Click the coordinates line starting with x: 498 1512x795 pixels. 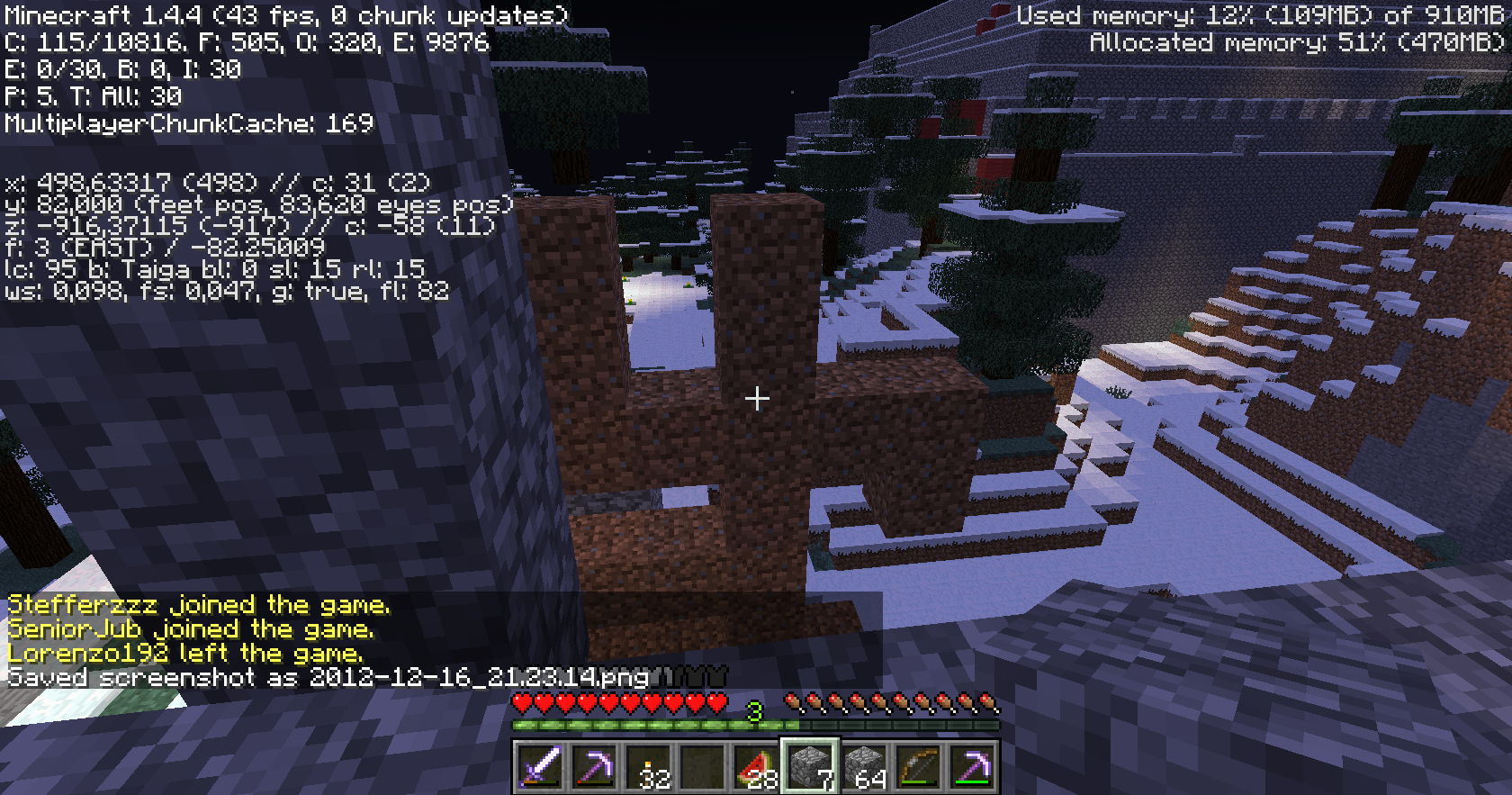click(216, 182)
